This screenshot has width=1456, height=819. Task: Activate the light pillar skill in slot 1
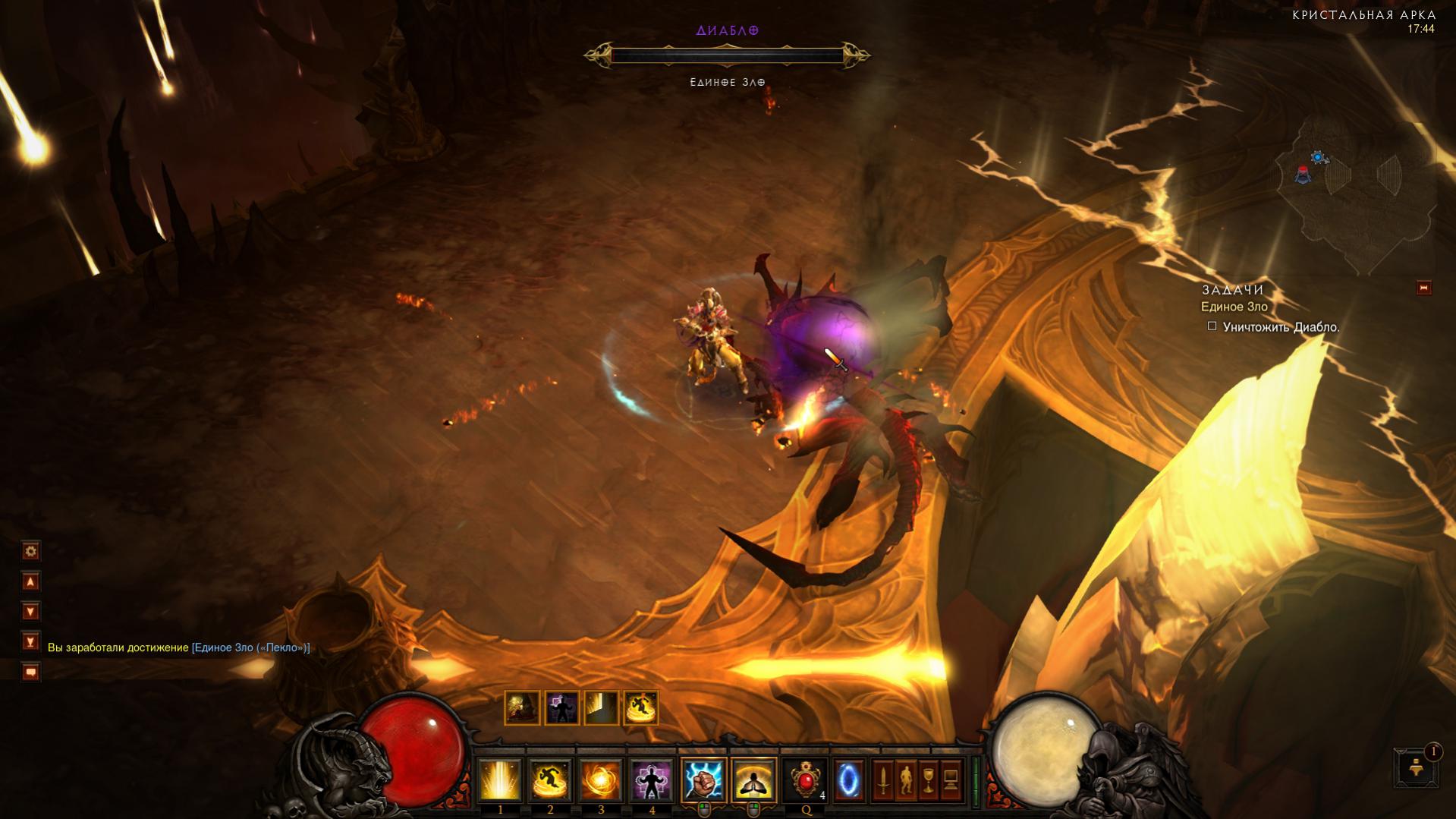point(499,780)
